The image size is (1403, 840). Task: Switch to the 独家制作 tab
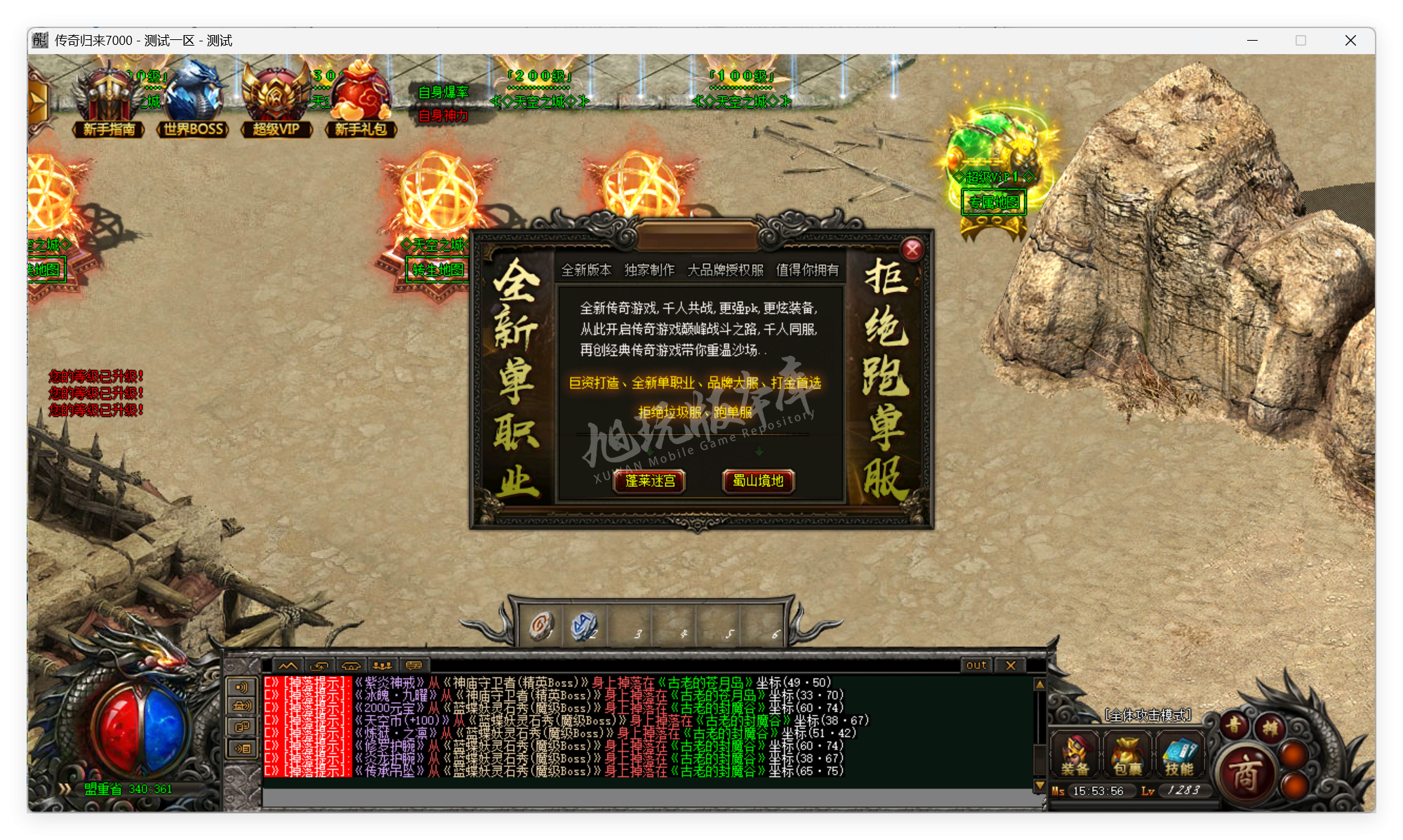click(651, 269)
